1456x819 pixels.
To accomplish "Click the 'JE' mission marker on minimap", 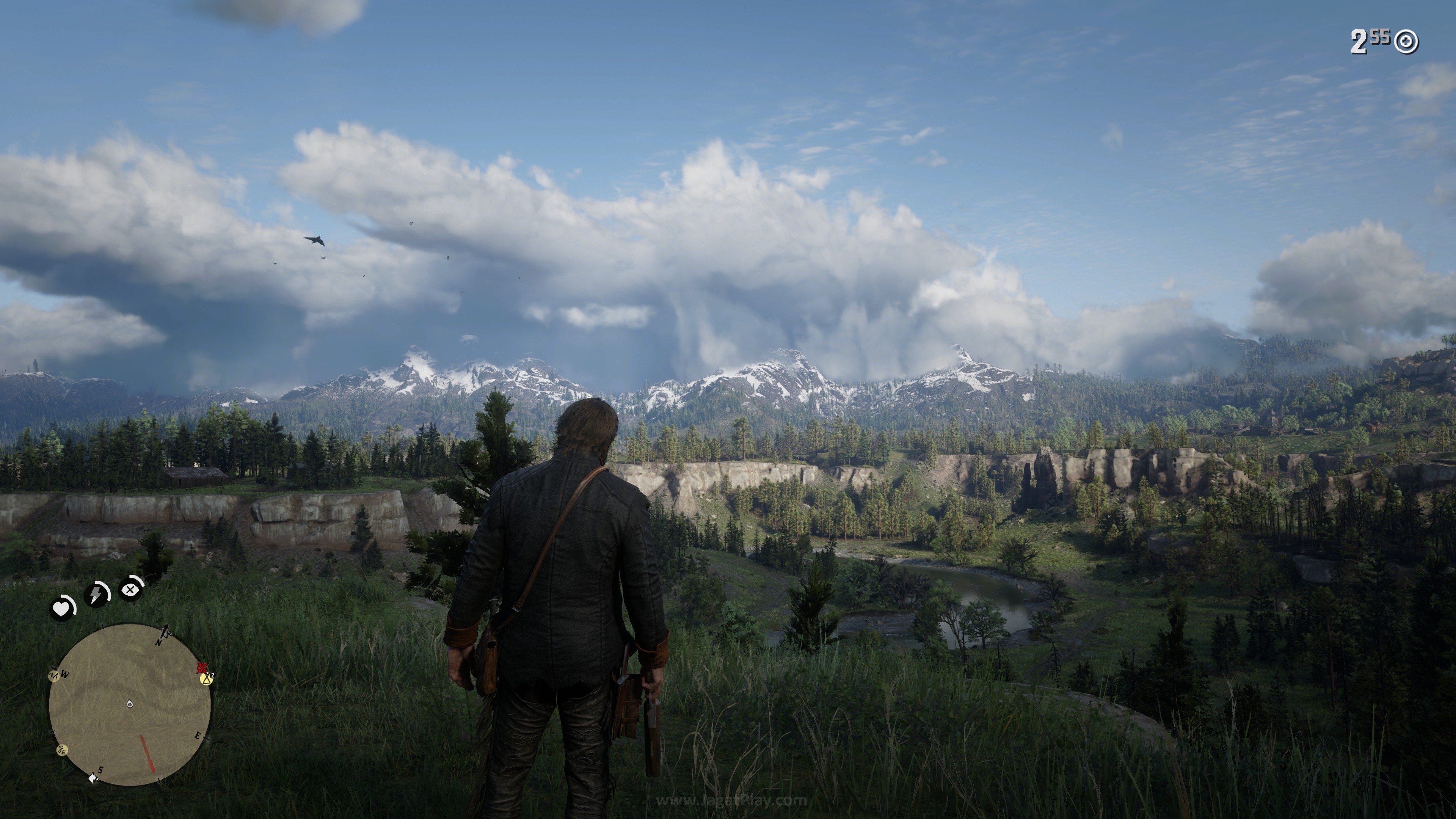I will (x=62, y=751).
